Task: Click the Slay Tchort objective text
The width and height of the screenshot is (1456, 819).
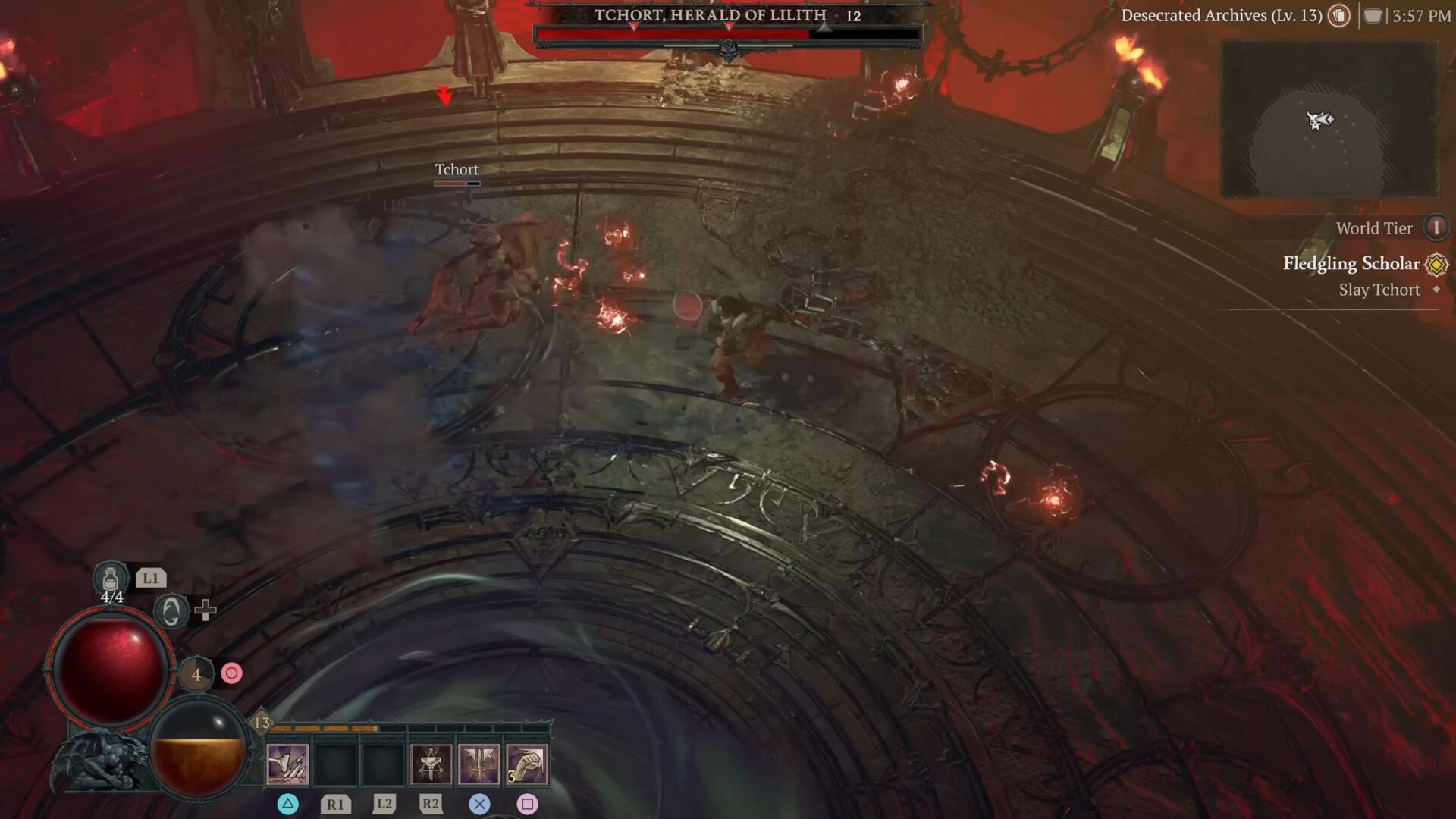Action: [x=1382, y=290]
